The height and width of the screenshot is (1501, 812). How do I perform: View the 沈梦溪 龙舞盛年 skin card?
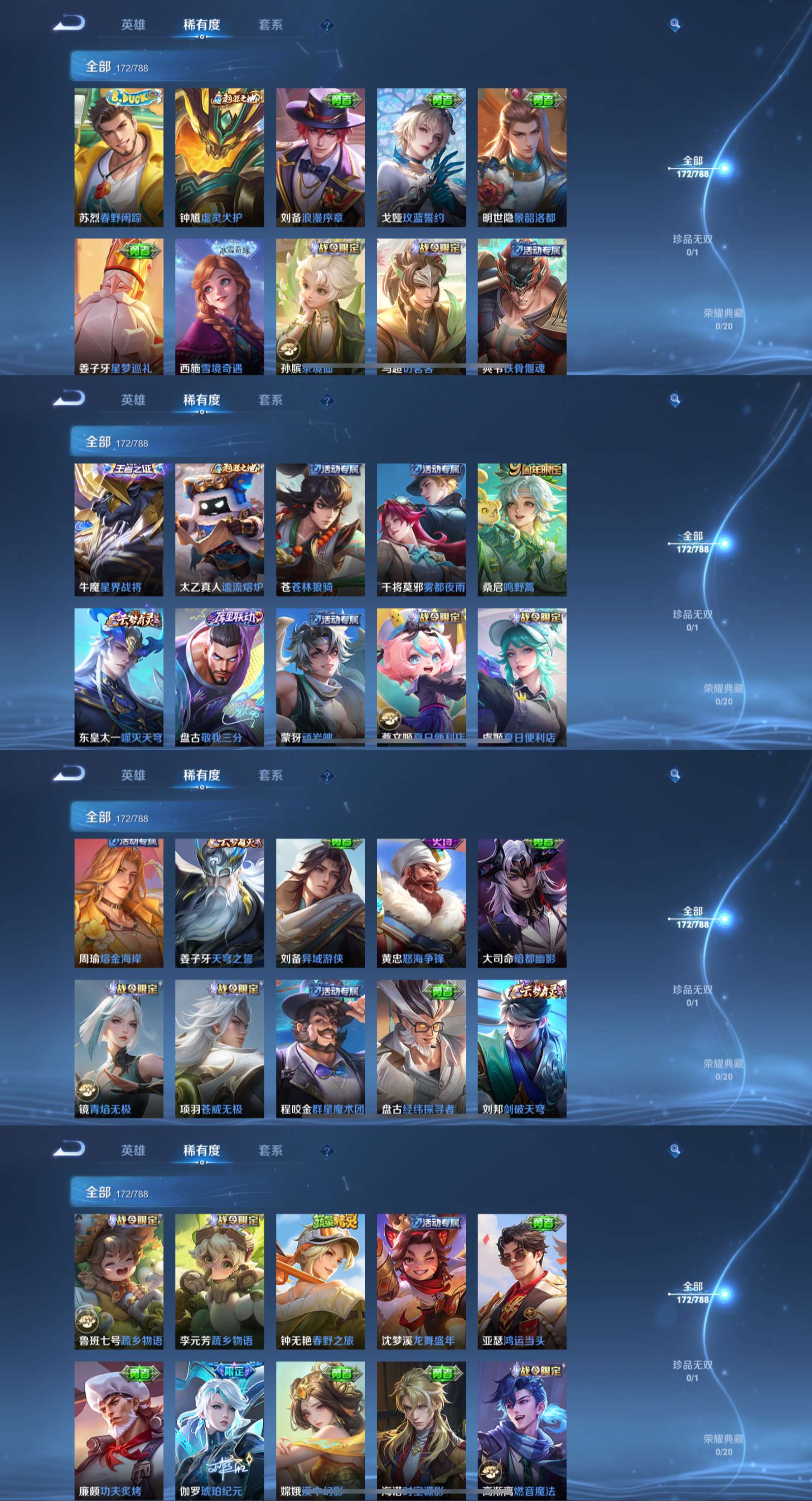tap(421, 1281)
